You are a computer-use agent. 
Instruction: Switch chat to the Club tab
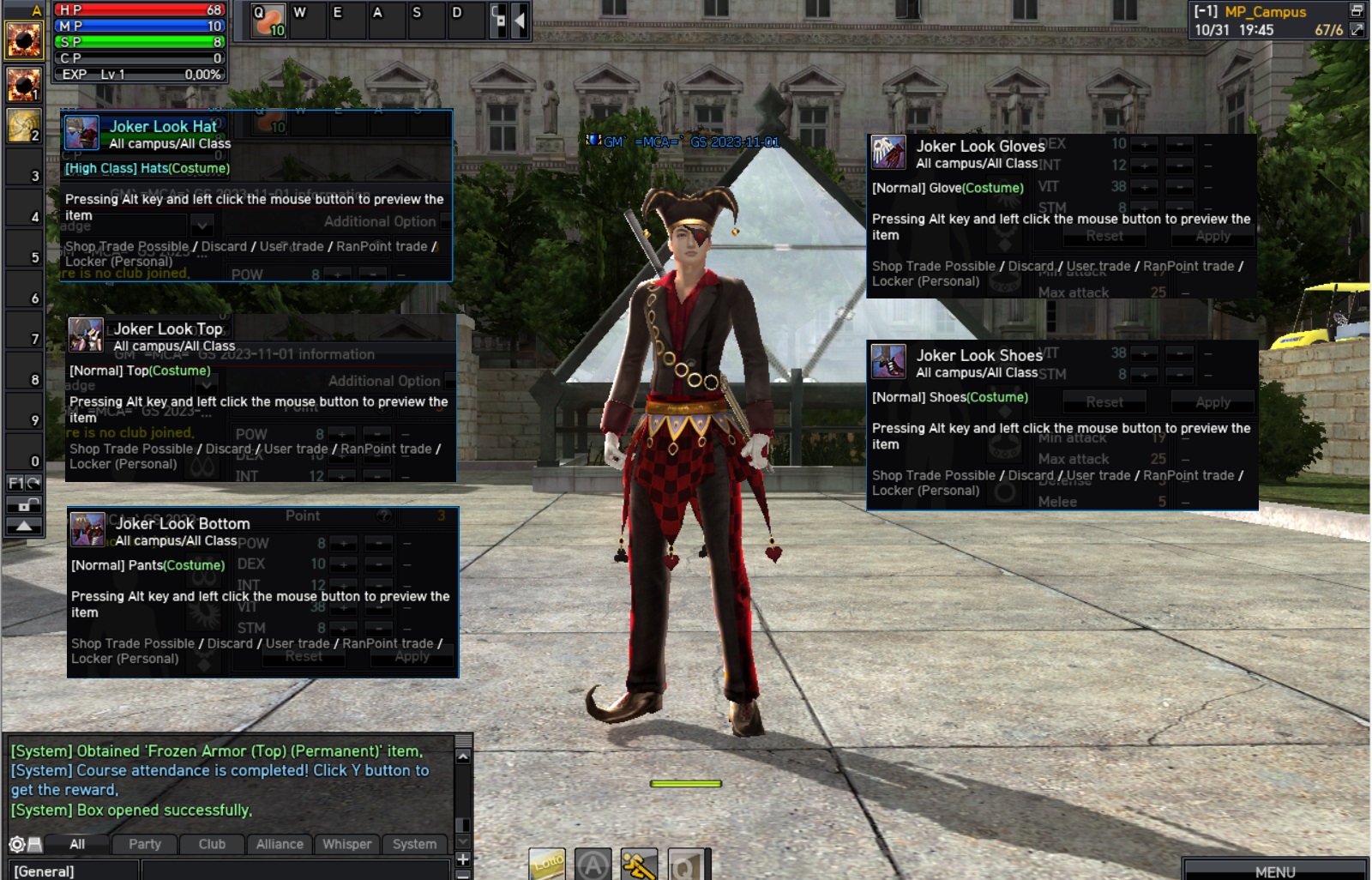point(212,844)
